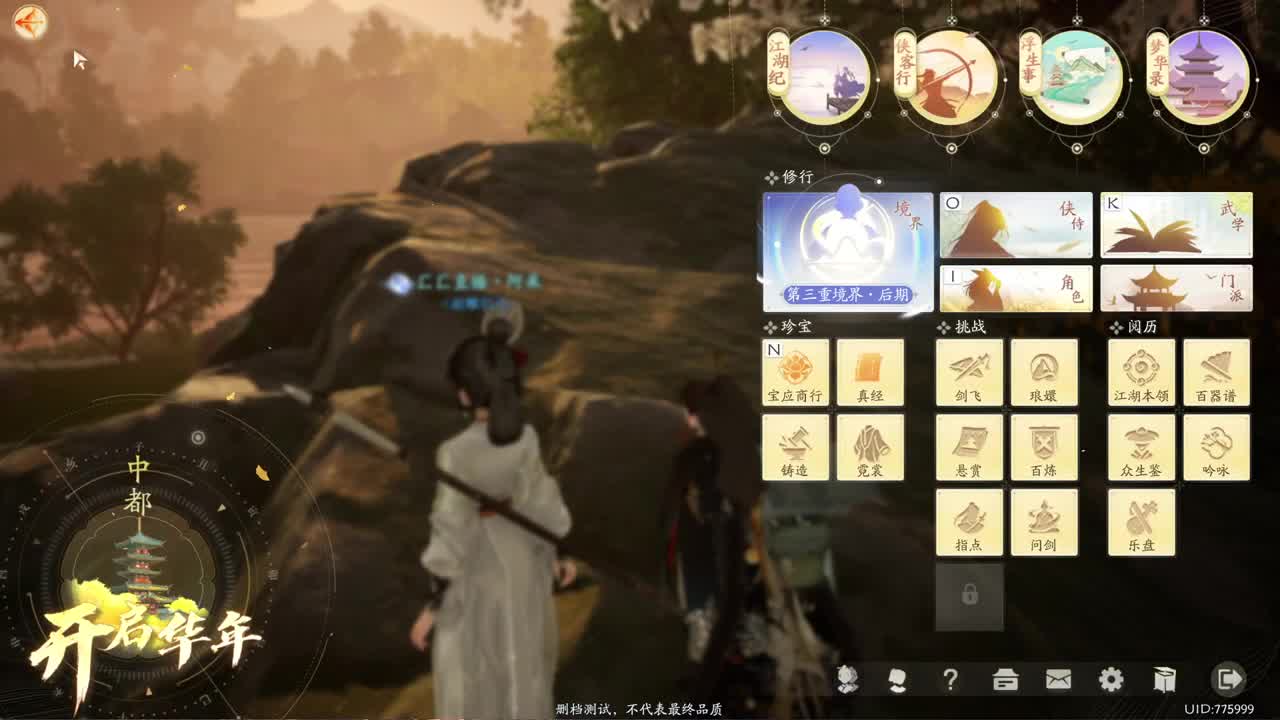Open the 武学 martial arts panel
This screenshot has height=720, width=1280.
[1175, 224]
